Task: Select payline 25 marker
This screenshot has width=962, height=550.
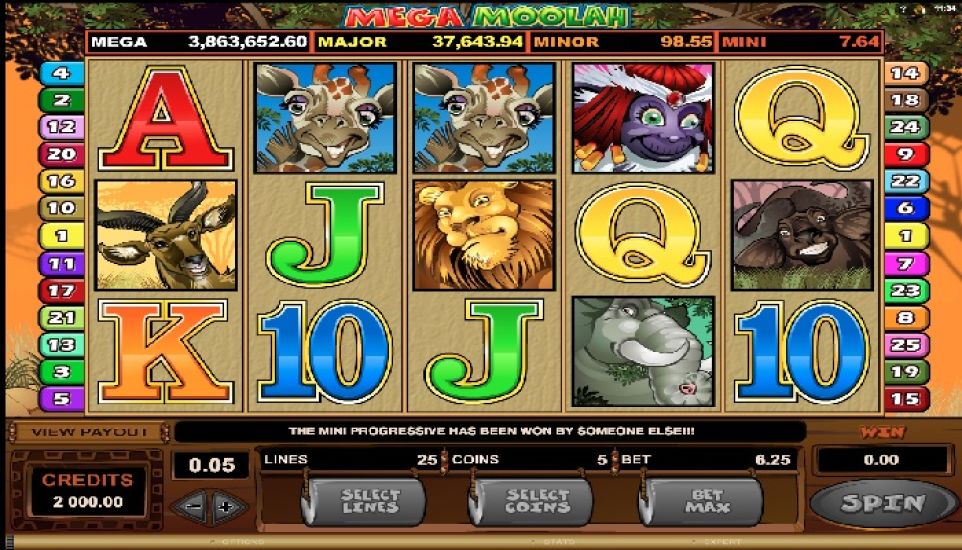Action: [904, 345]
